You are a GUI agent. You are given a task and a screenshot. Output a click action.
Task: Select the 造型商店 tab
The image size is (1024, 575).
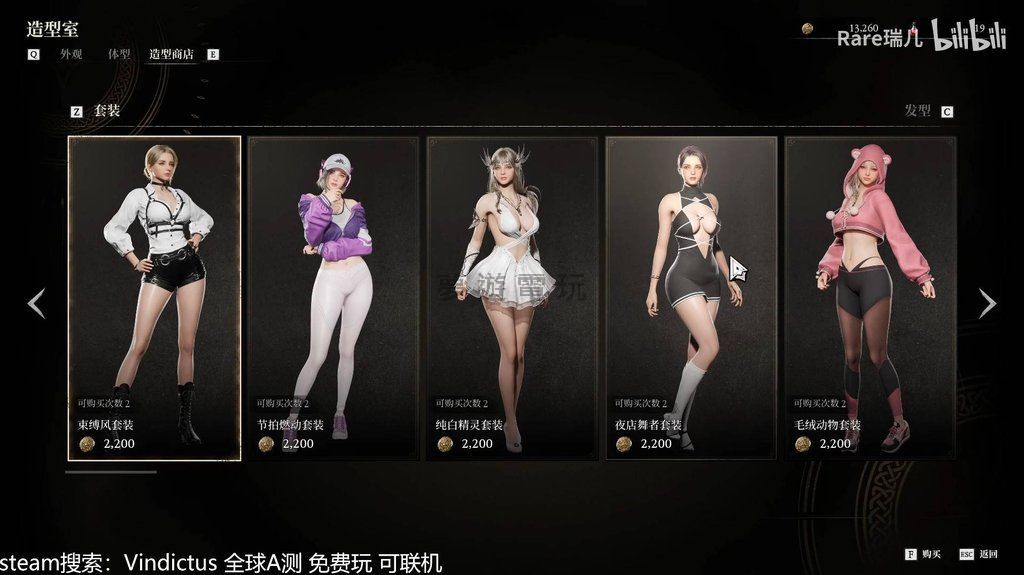[x=172, y=54]
